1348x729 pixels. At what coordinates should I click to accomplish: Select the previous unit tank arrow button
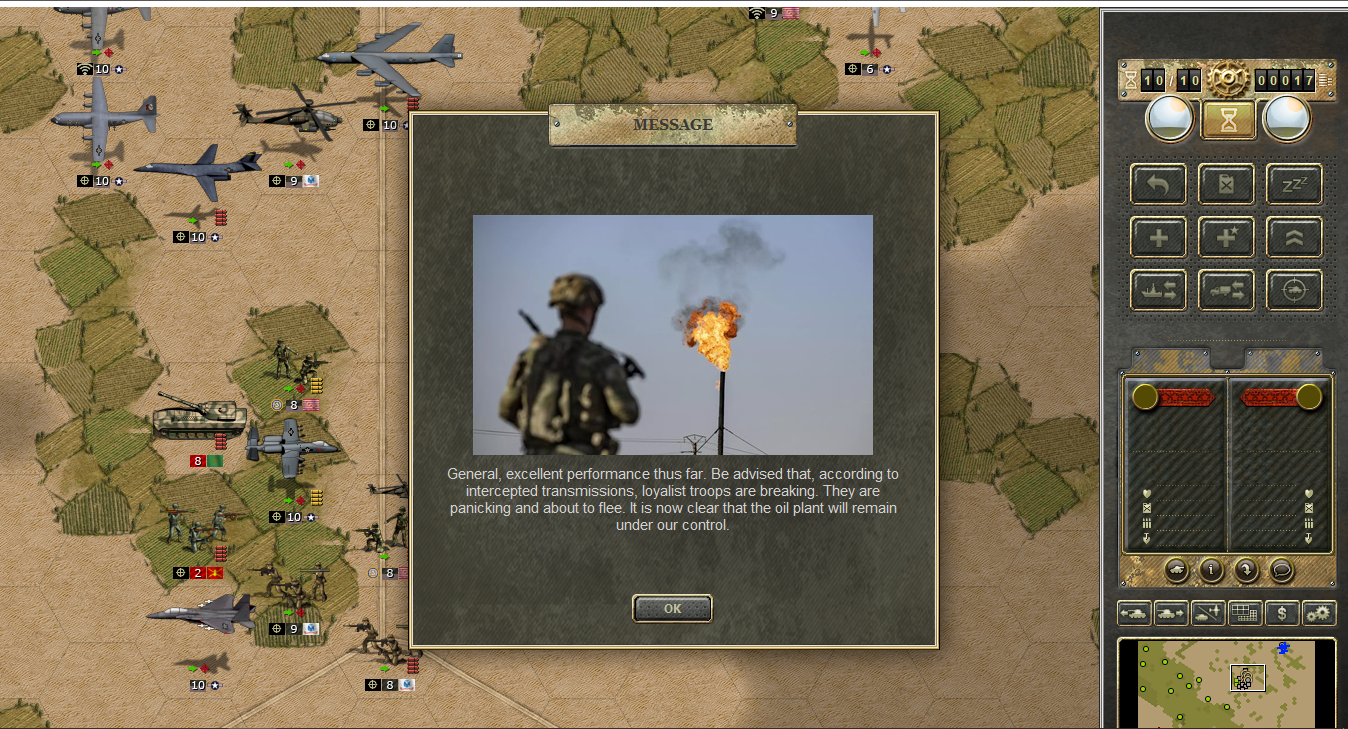point(1134,613)
